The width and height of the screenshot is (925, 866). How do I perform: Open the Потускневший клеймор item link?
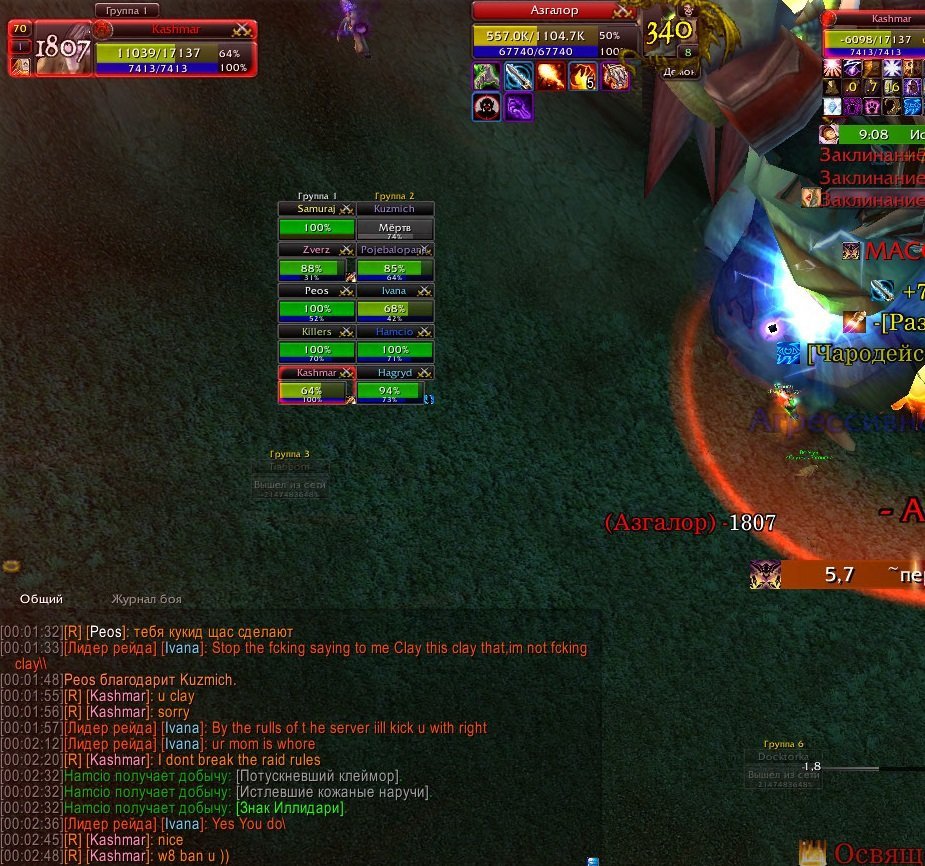point(318,777)
